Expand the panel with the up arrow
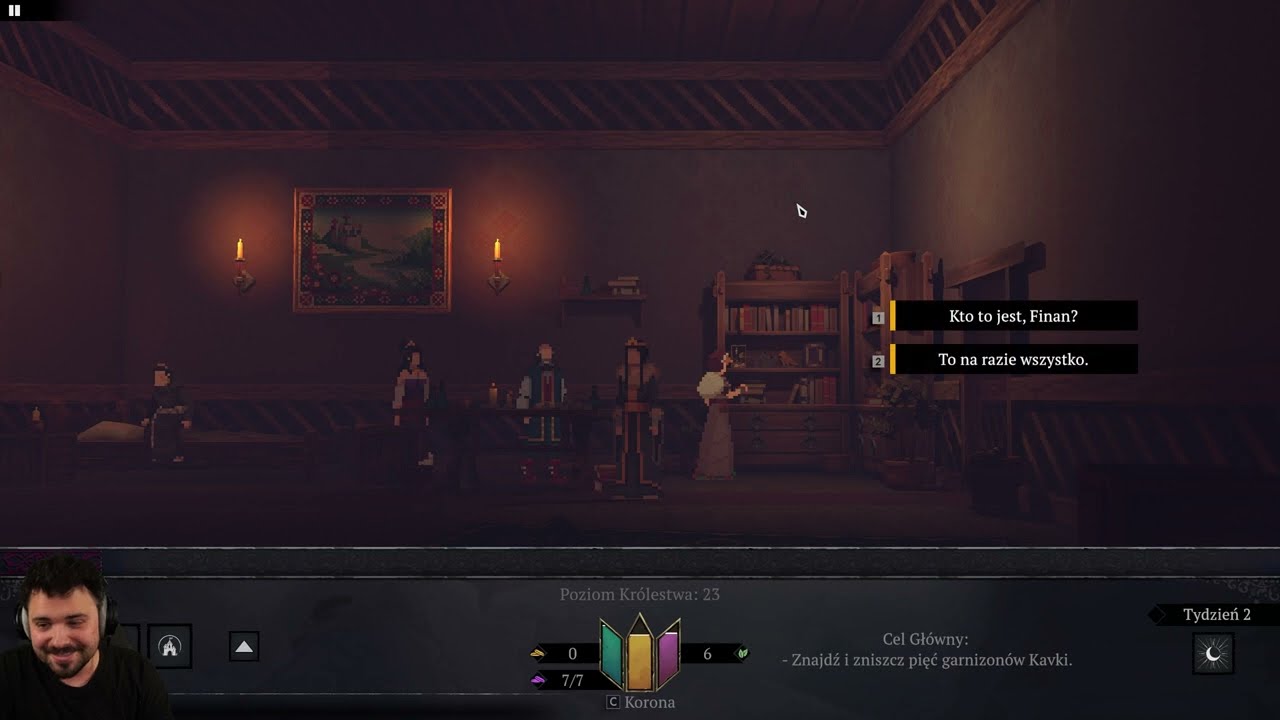1280x720 pixels. point(244,647)
